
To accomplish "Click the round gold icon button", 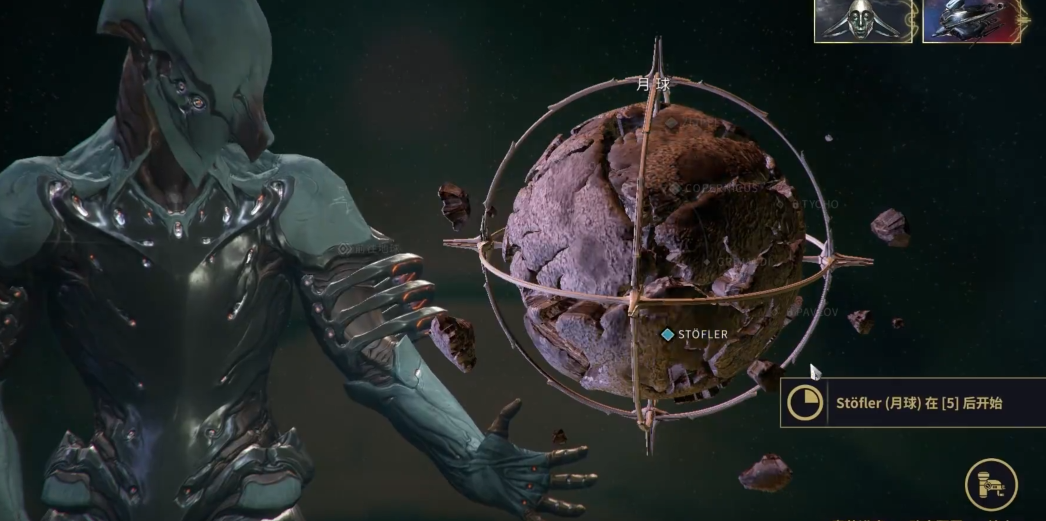I will [991, 485].
